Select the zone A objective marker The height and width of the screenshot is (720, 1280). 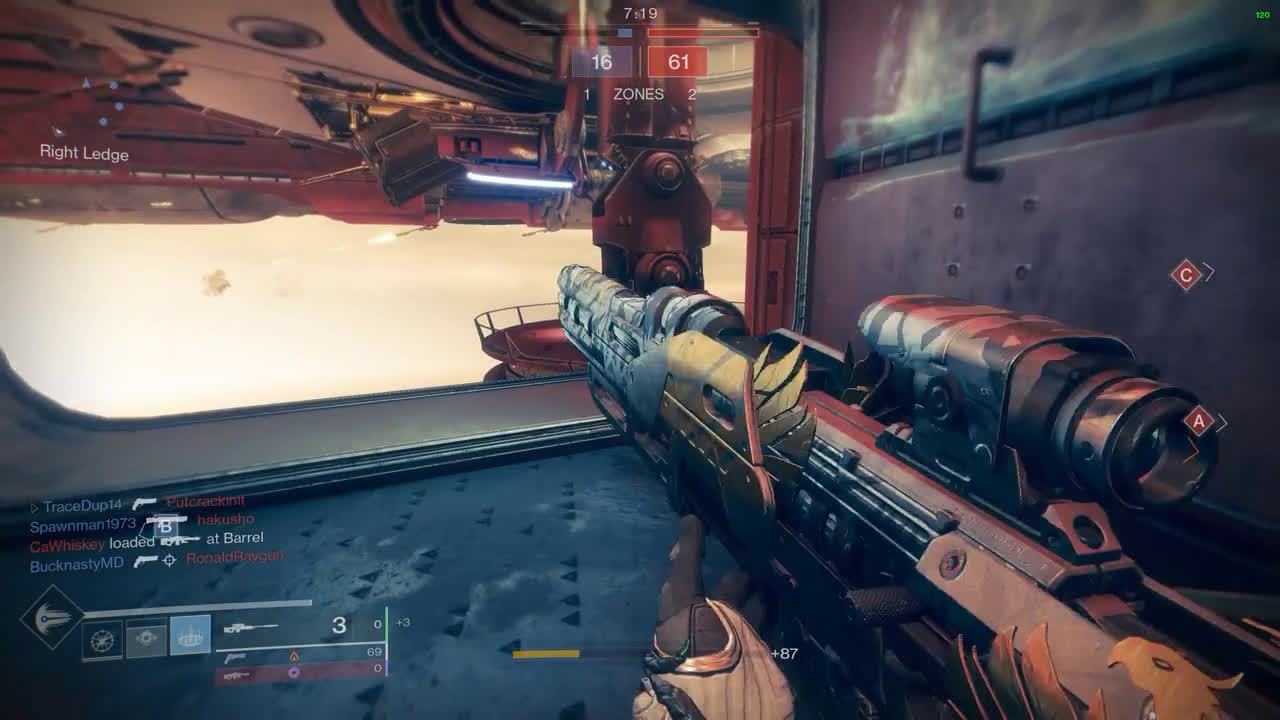click(x=1199, y=421)
